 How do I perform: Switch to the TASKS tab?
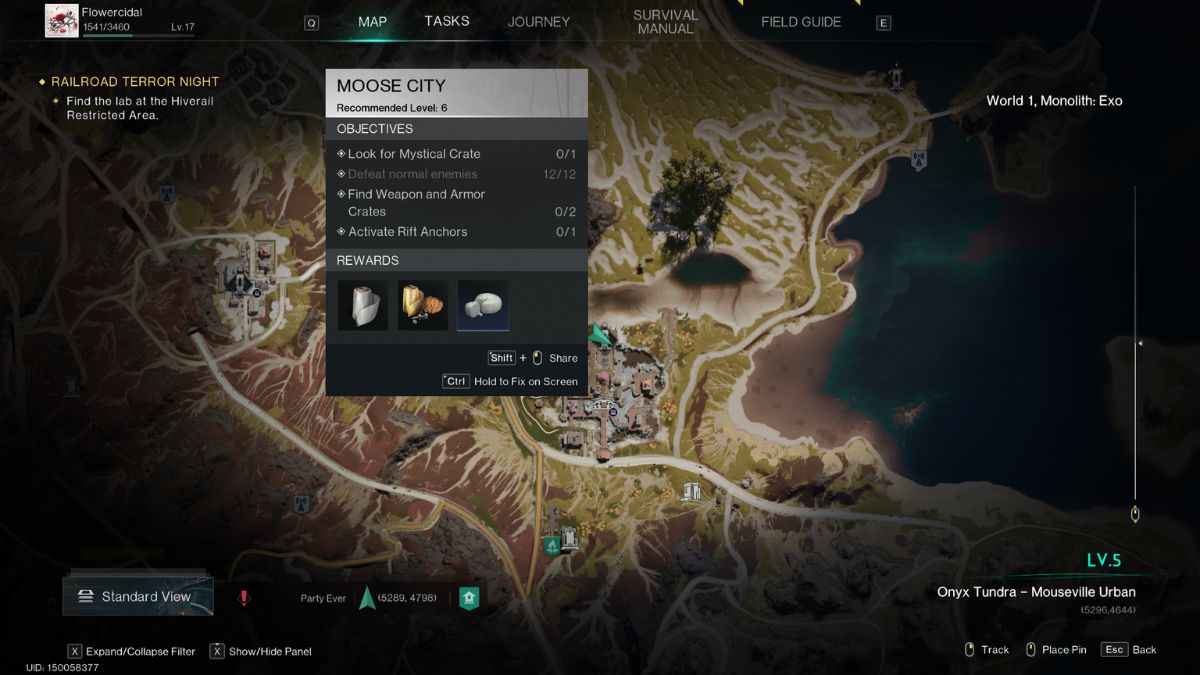click(x=446, y=21)
